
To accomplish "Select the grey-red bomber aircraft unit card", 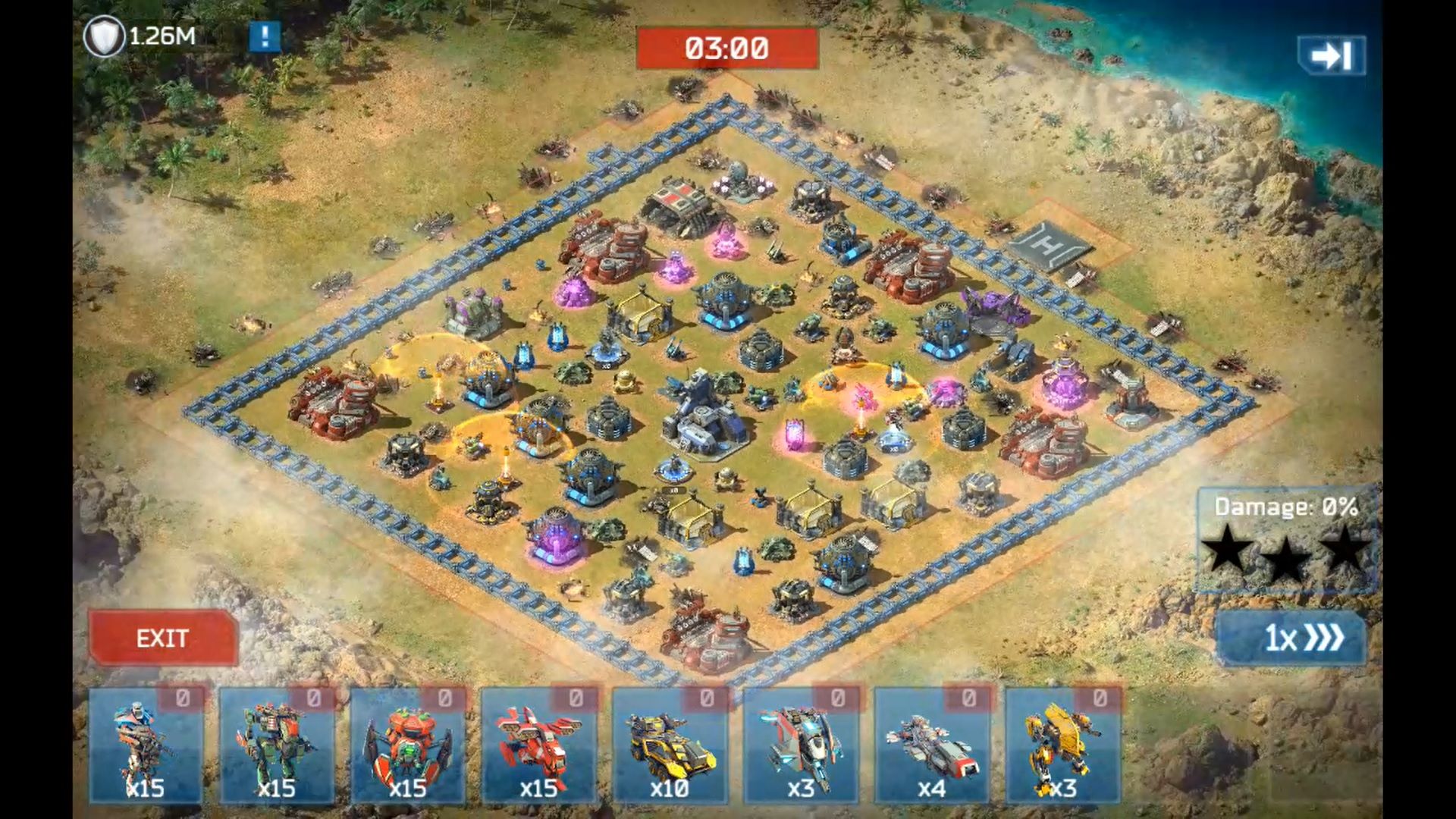I will coord(932,745).
